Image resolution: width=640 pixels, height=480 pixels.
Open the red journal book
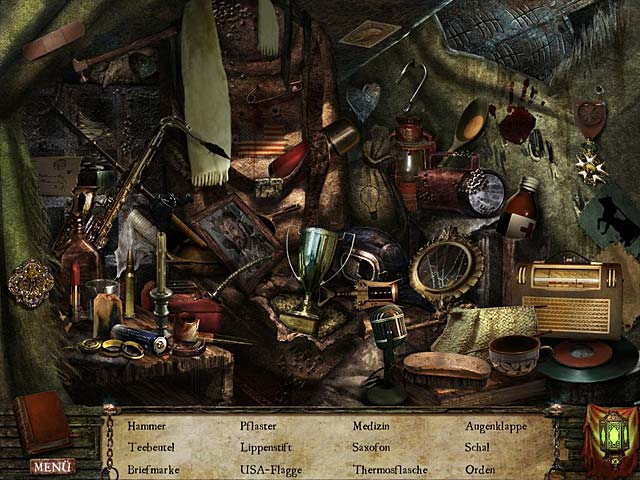point(41,421)
